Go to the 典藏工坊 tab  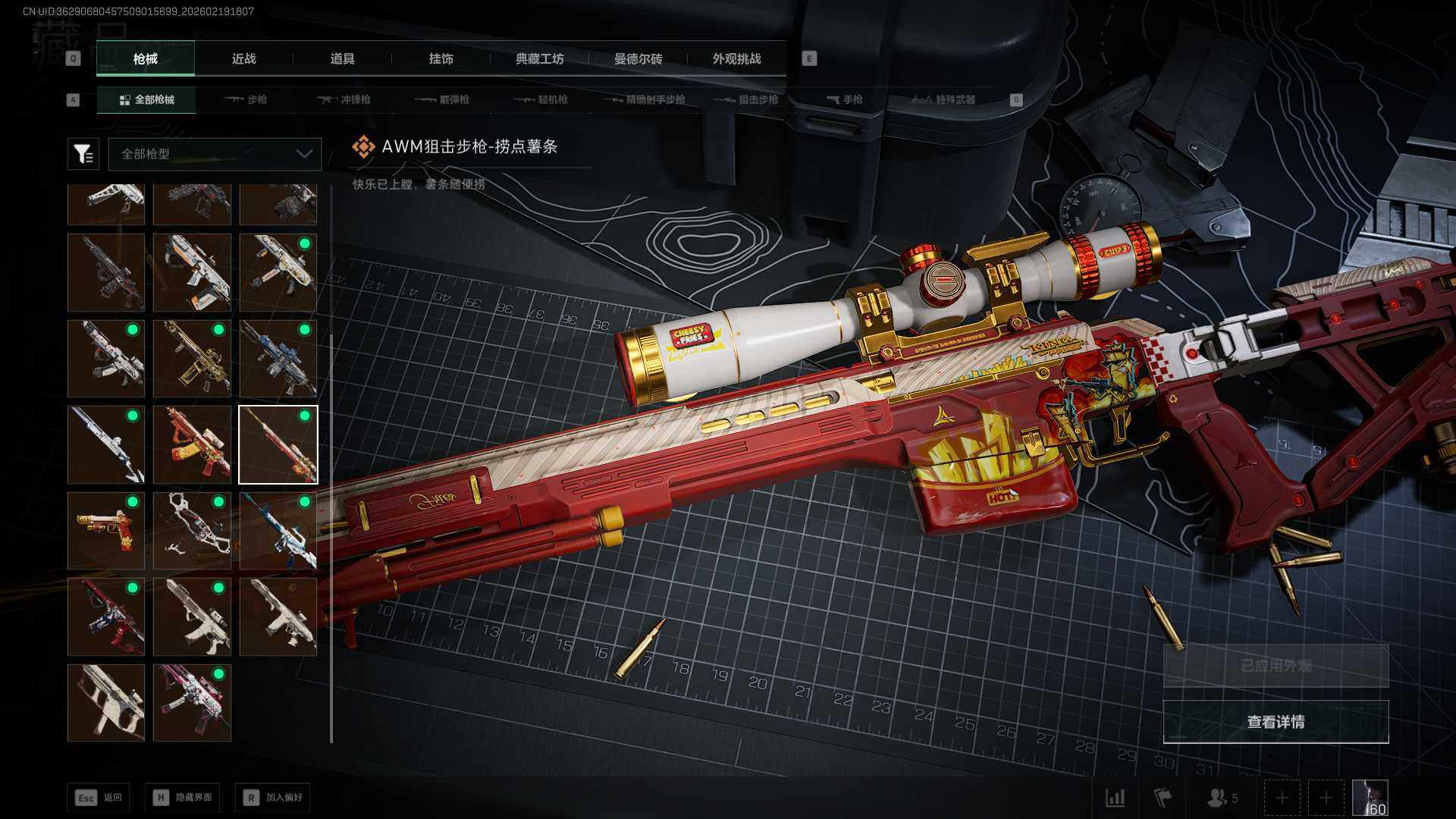(539, 58)
